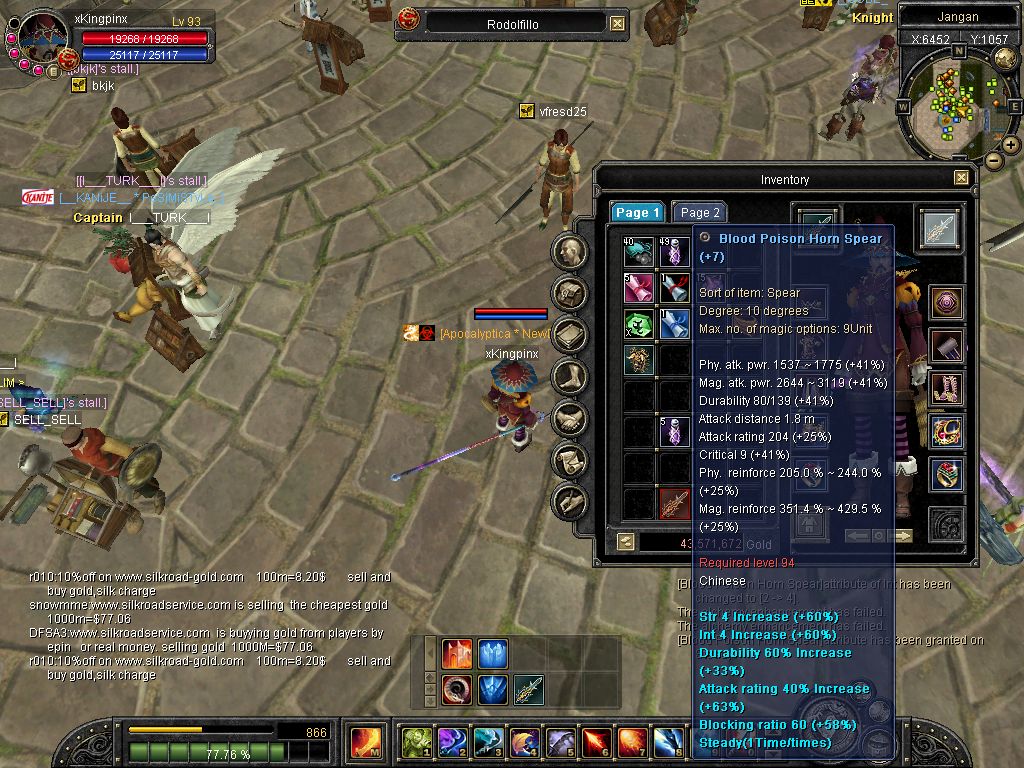Open the head-shaped character button
This screenshot has width=1024, height=768.
[570, 251]
